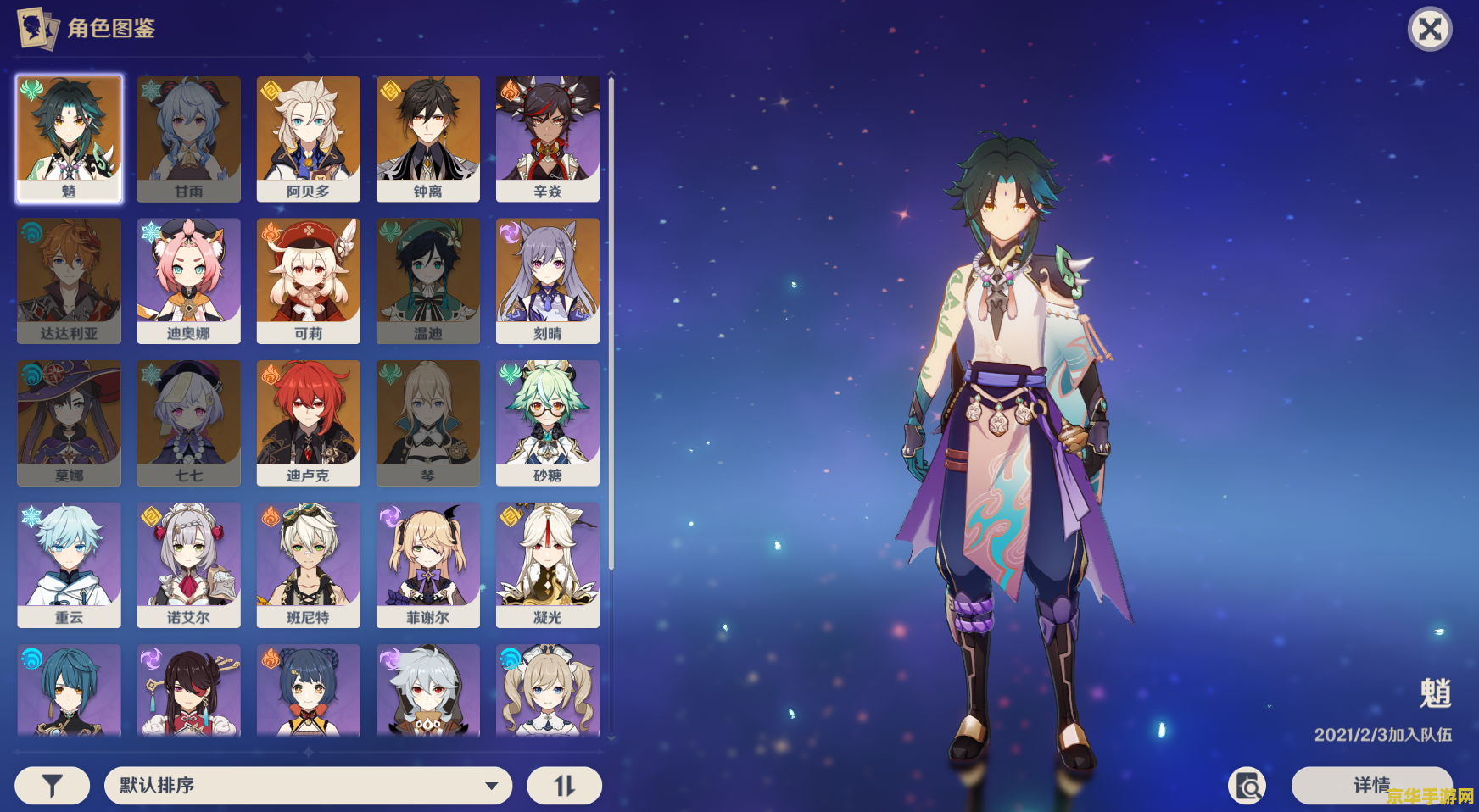Viewport: 1479px width, 812px height.
Task: Select the 迪奥娜 character card
Action: coord(188,281)
